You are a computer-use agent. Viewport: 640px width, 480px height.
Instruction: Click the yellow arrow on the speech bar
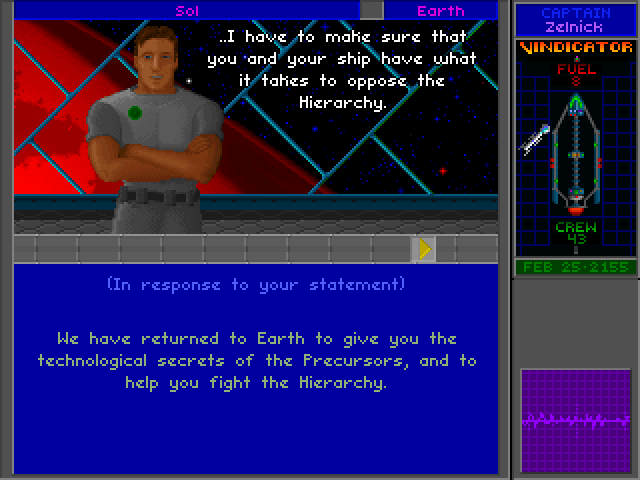pyautogui.click(x=425, y=249)
